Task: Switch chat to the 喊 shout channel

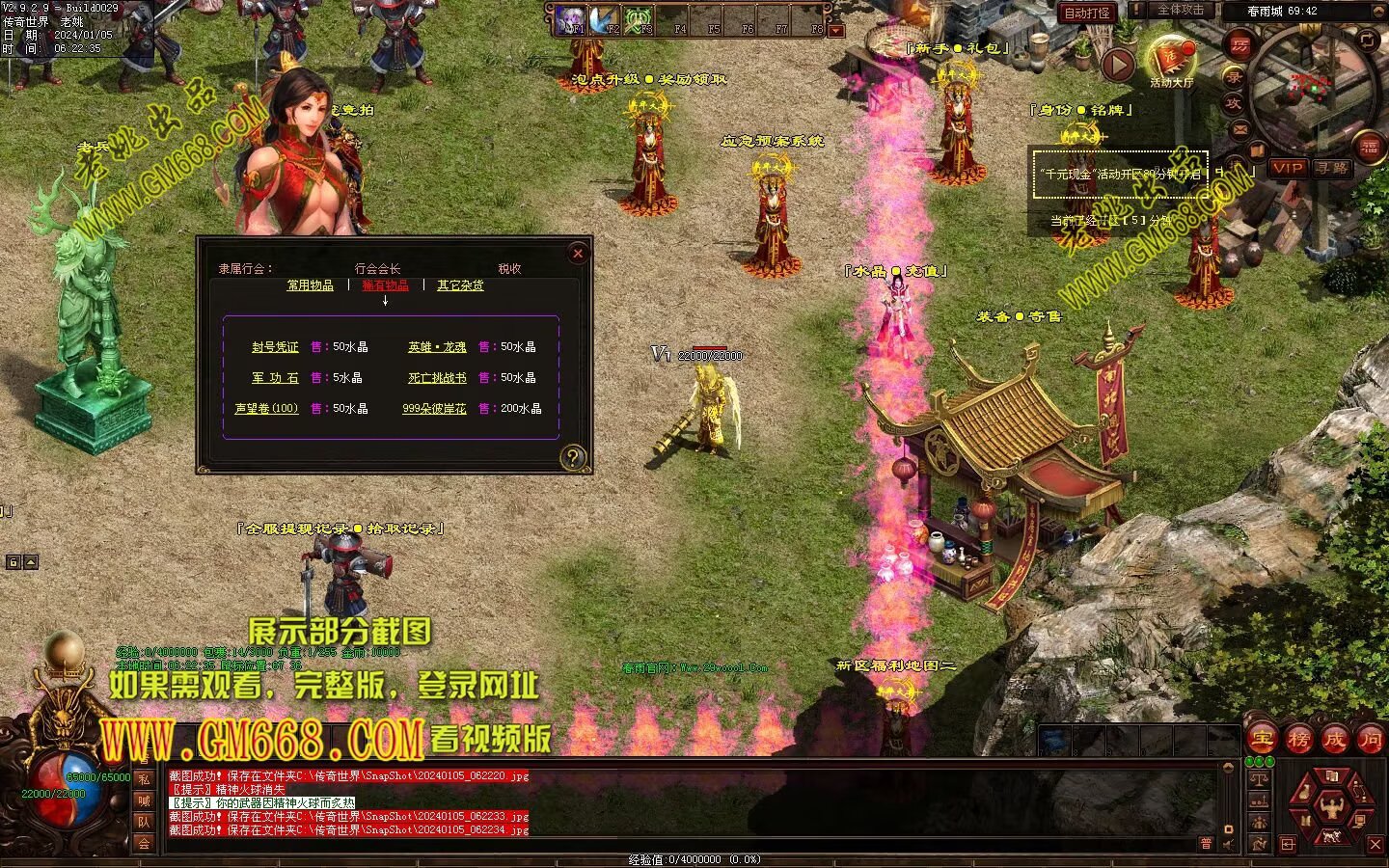Action: pos(144,800)
